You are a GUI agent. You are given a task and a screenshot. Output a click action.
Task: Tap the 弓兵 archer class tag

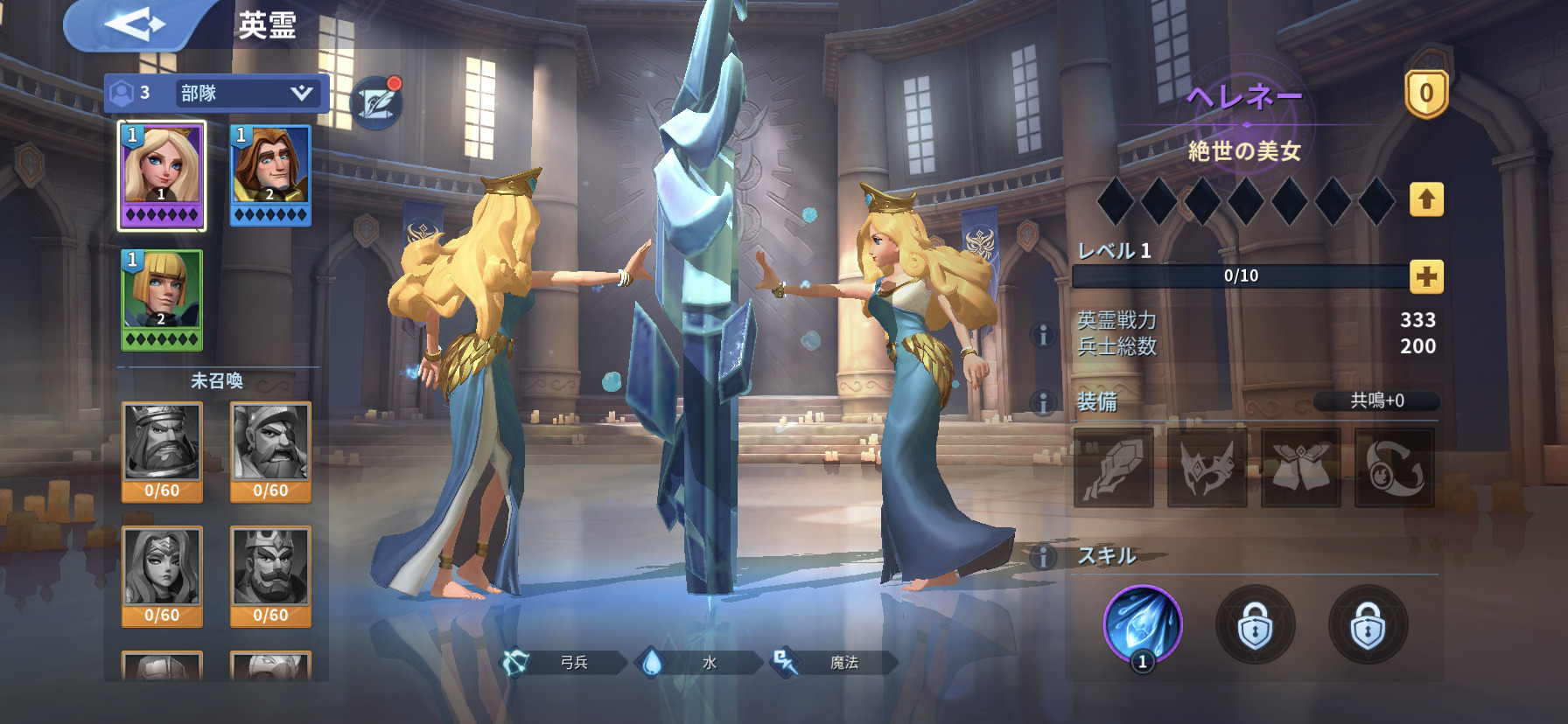click(563, 663)
